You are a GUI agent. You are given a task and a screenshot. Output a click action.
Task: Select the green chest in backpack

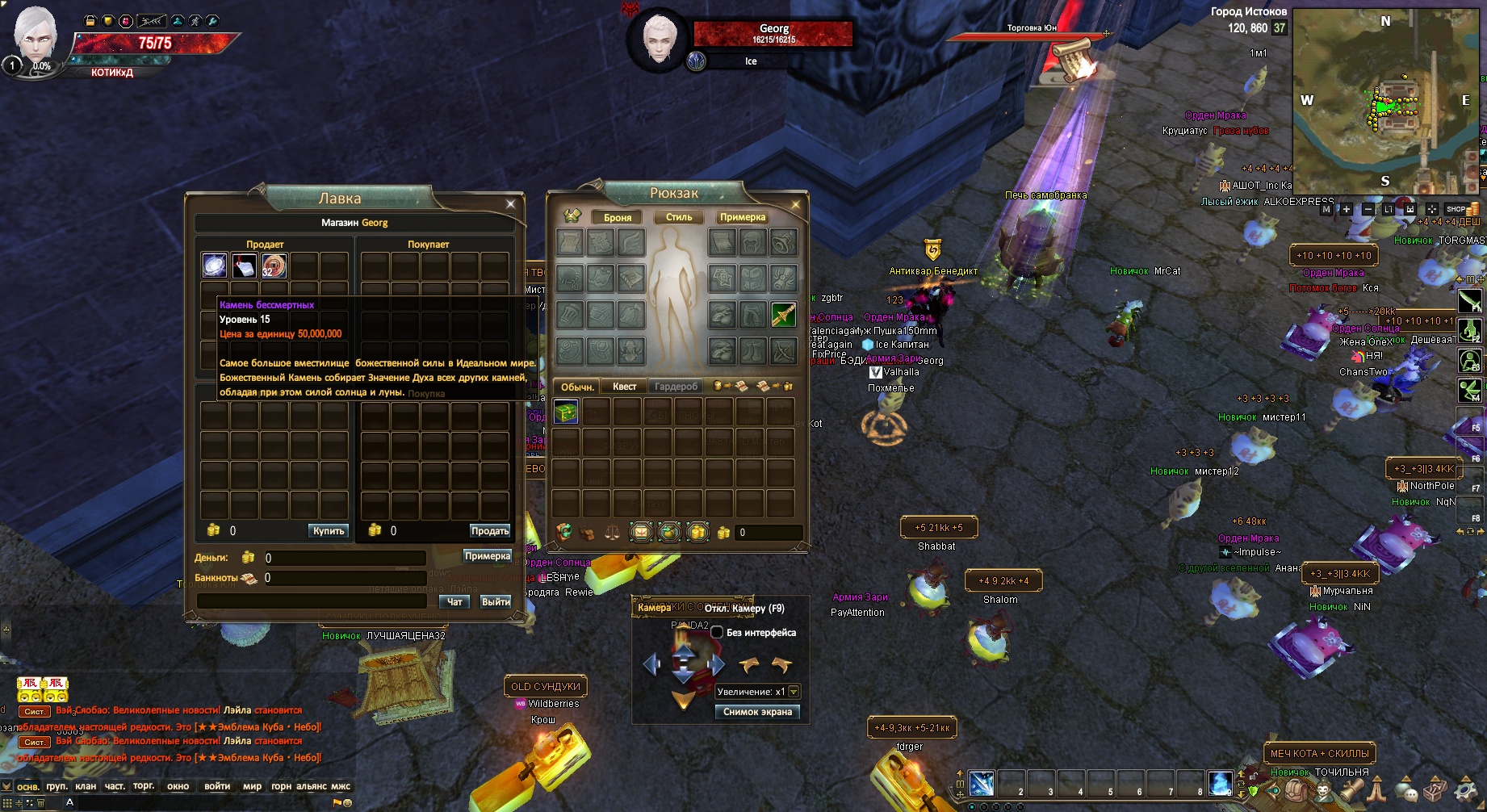point(566,412)
